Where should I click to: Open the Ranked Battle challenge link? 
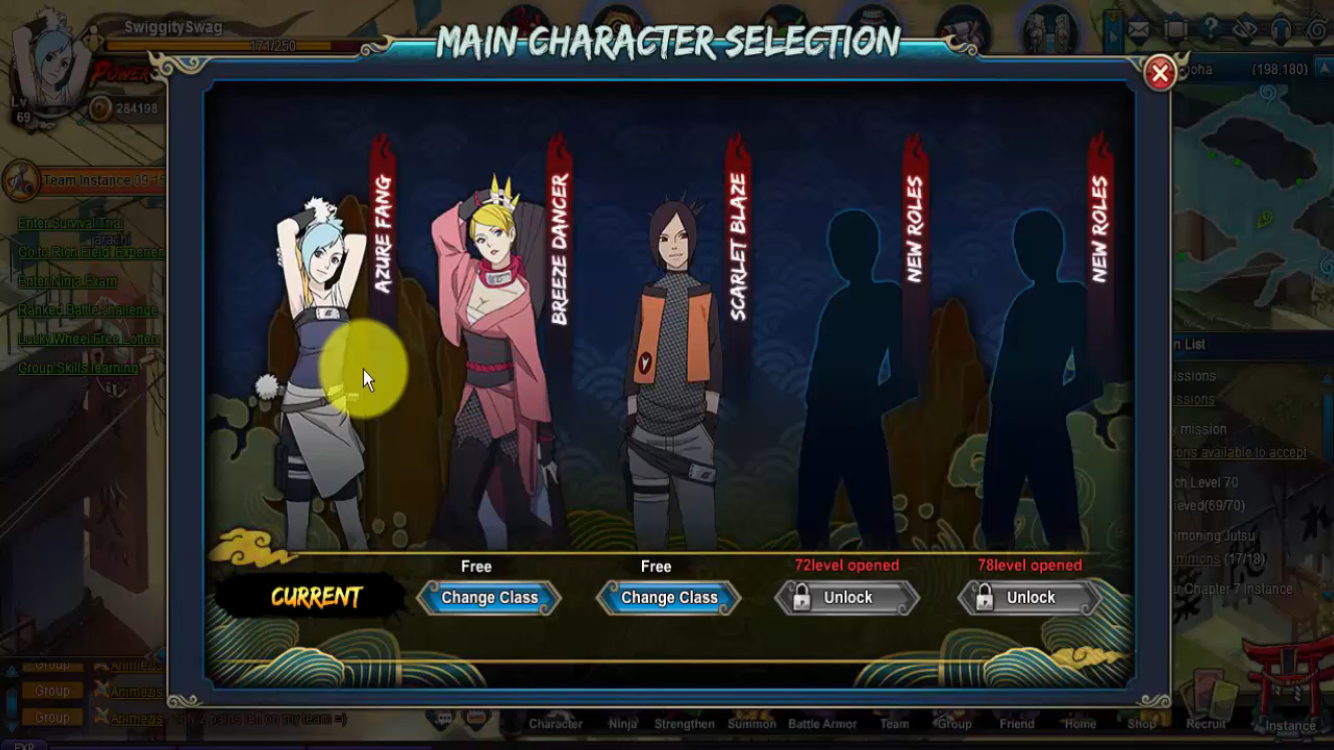88,310
